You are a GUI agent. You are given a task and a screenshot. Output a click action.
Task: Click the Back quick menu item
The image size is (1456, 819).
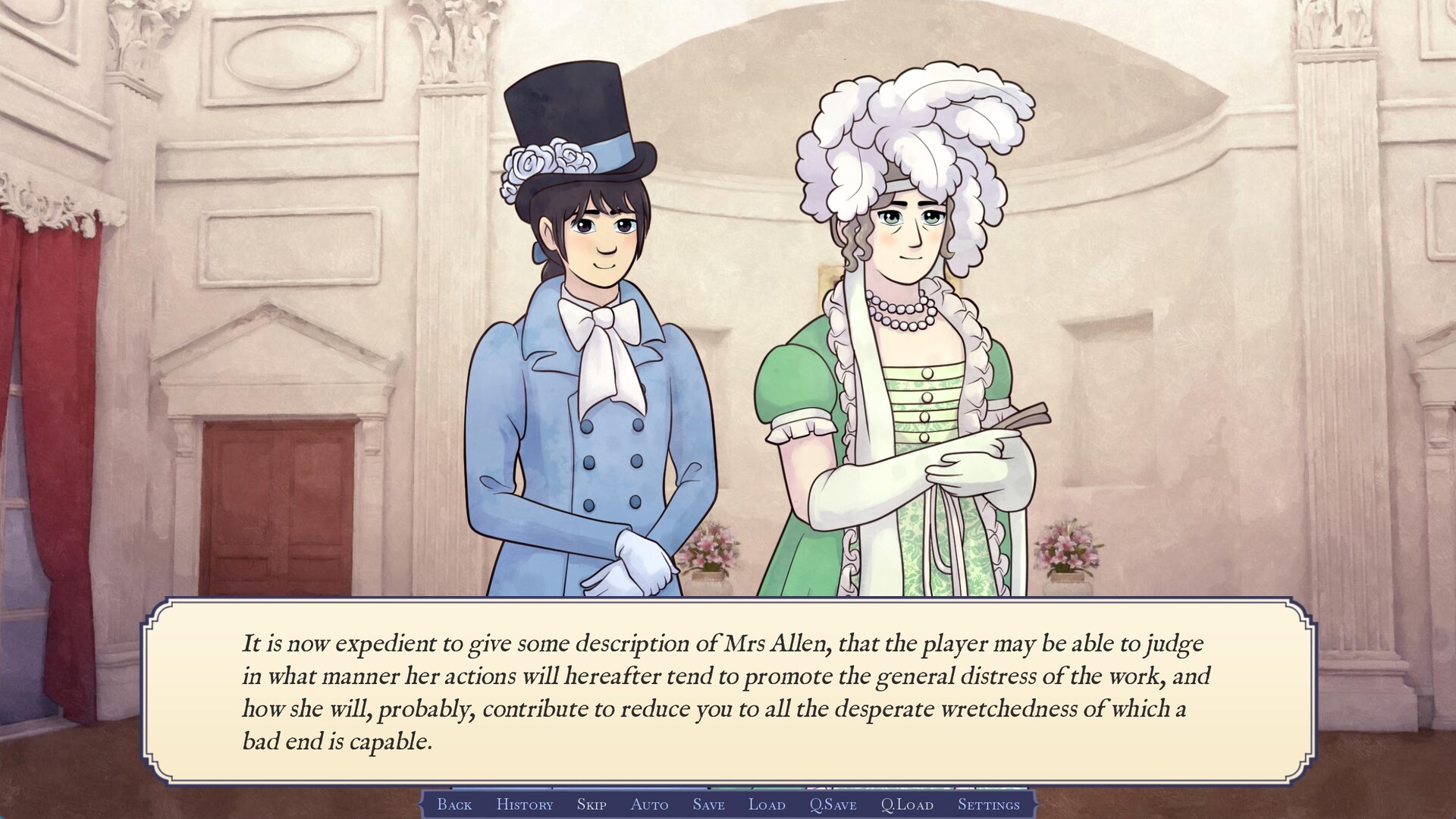(x=453, y=805)
